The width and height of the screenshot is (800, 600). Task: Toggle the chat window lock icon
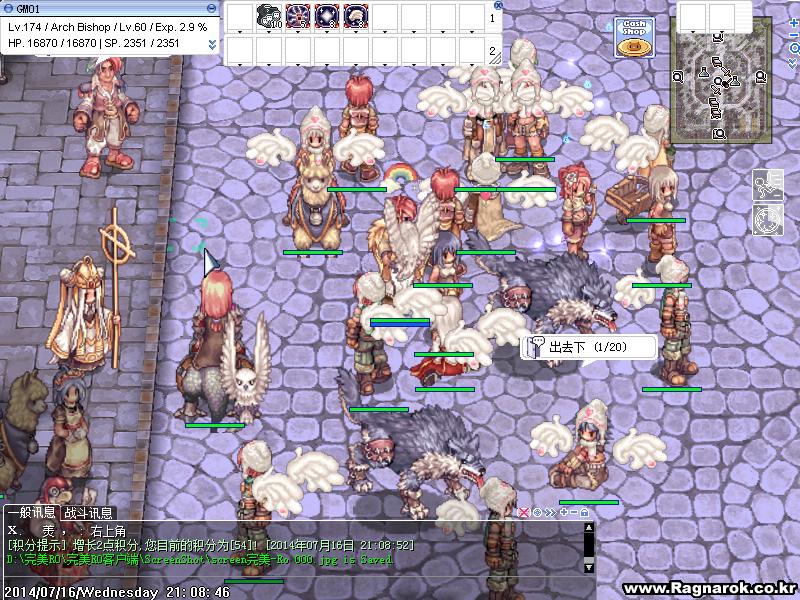584,512
